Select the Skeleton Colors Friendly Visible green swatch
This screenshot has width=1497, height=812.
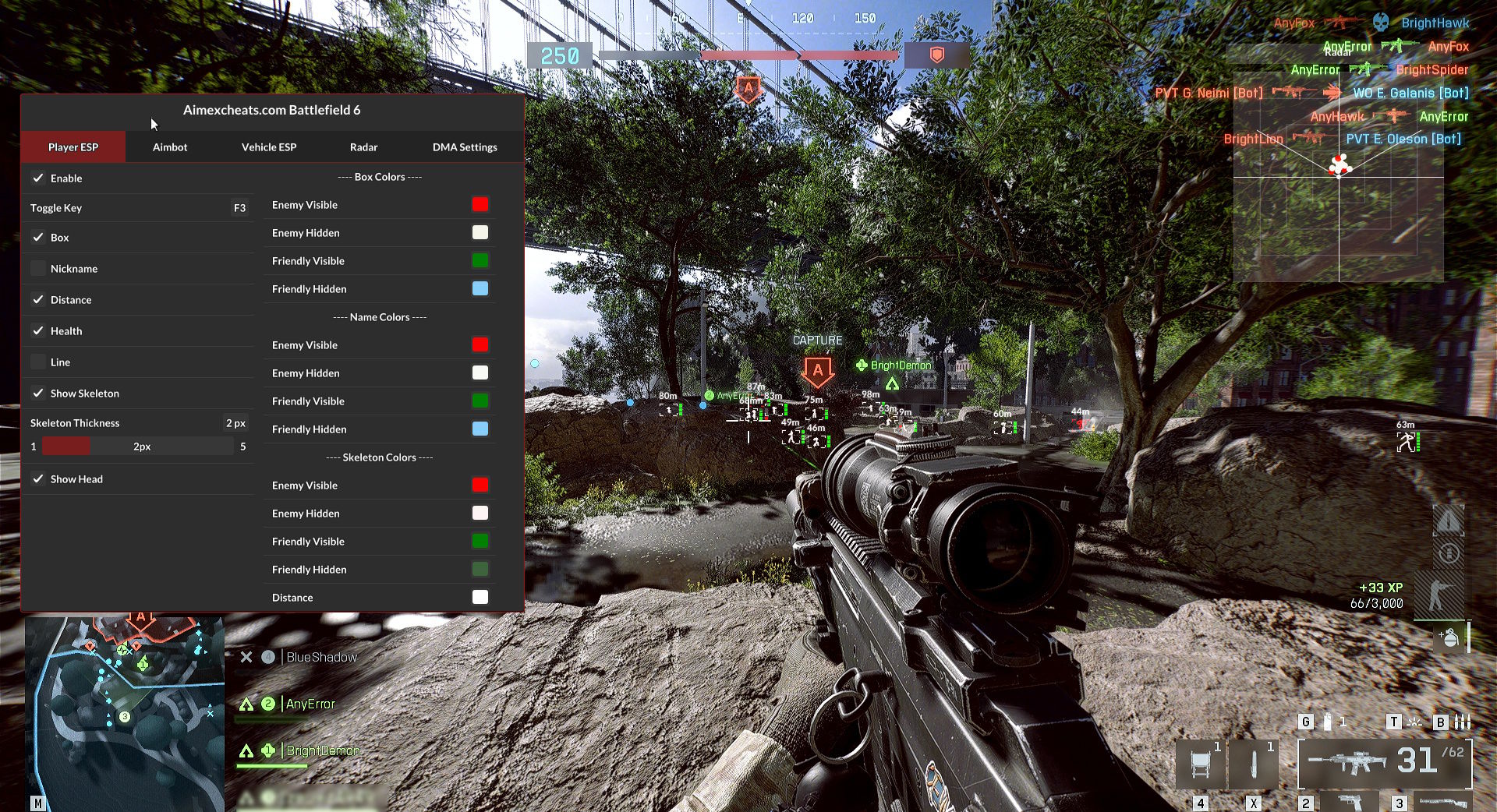coord(480,542)
